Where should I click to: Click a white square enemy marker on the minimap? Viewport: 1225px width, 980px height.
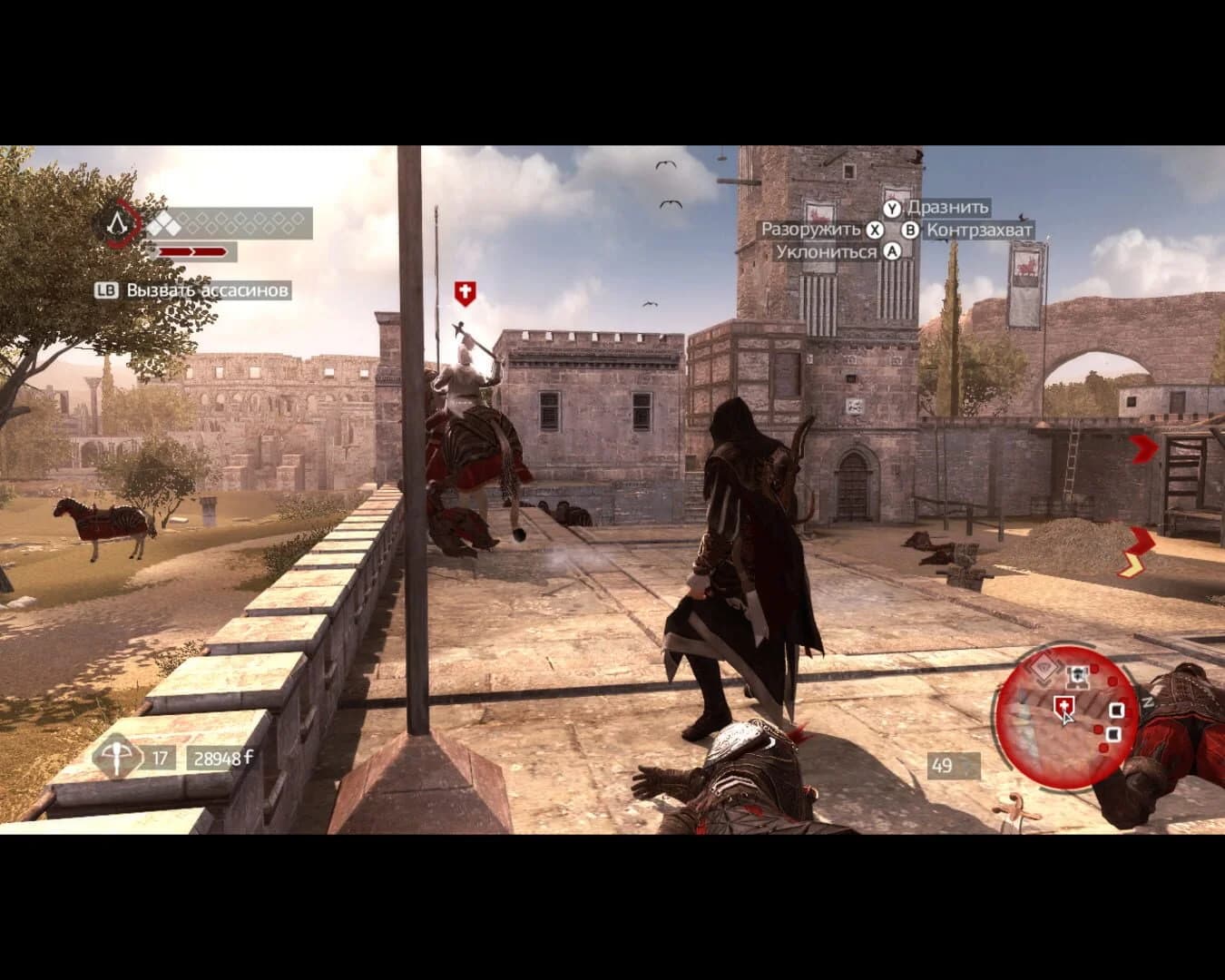coord(1117,710)
